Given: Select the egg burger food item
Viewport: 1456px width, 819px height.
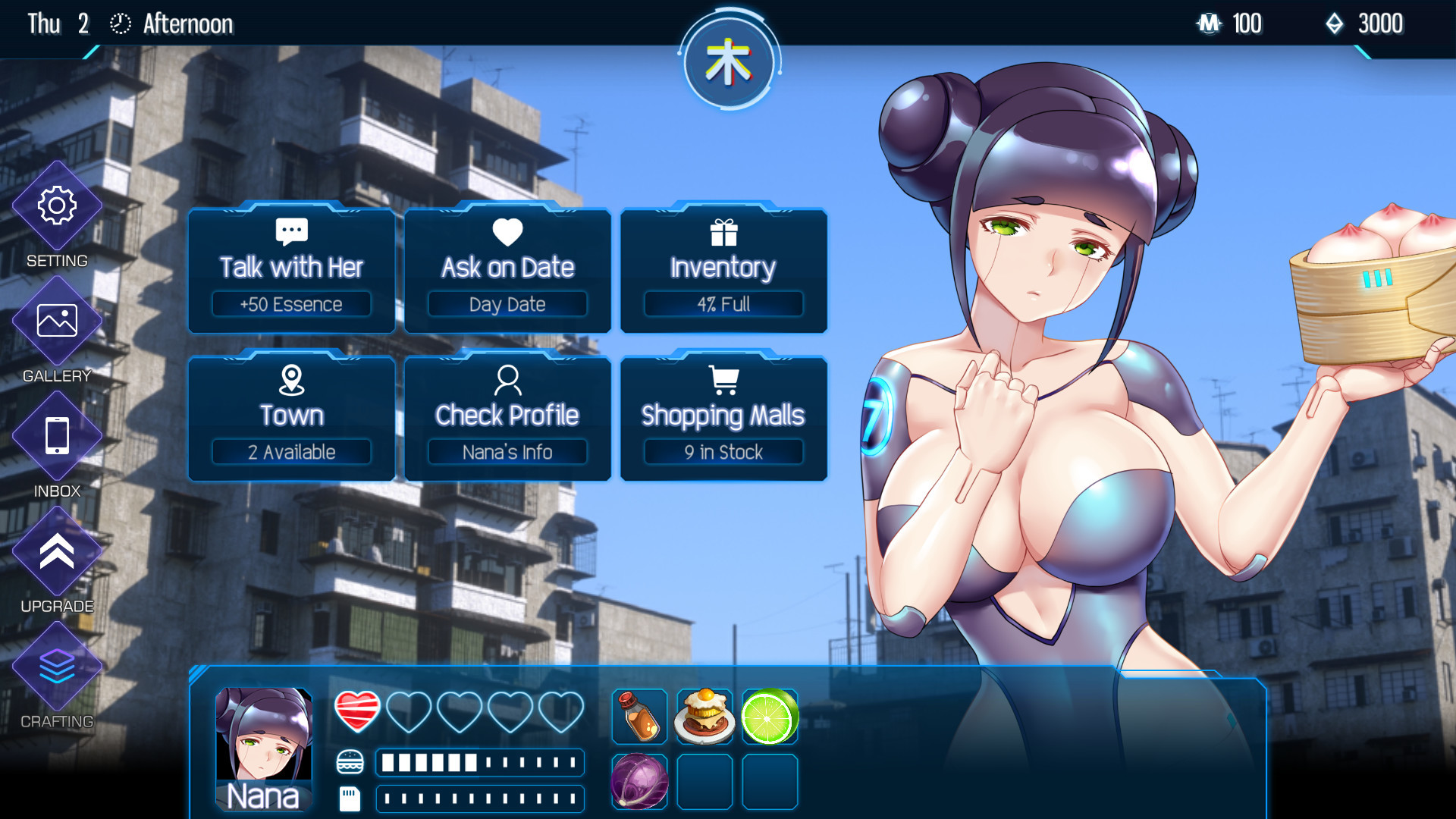Looking at the screenshot, I should click(704, 717).
